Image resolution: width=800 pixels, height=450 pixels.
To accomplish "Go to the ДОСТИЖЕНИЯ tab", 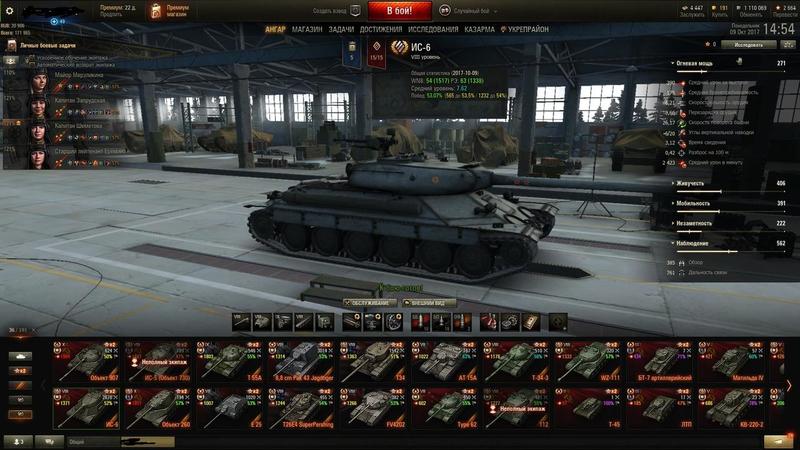I will 381,30.
